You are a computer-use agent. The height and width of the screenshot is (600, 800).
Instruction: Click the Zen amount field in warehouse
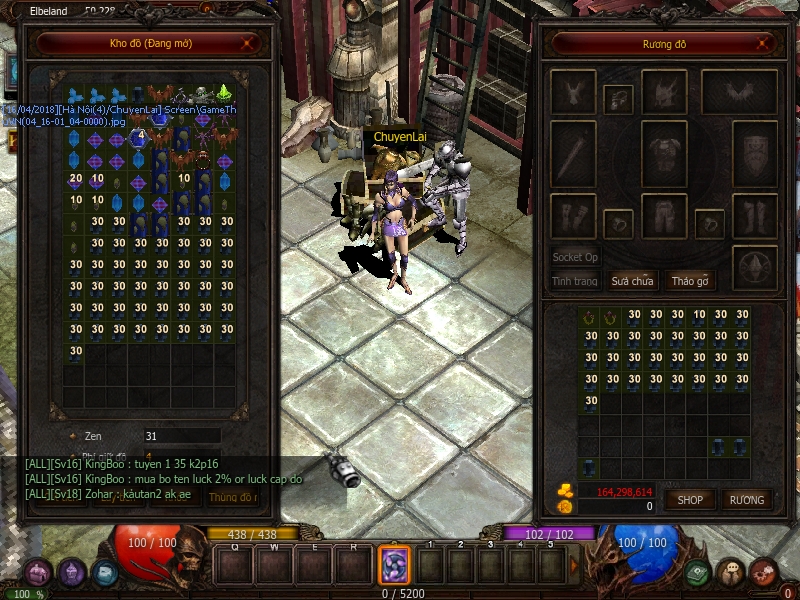pos(180,436)
